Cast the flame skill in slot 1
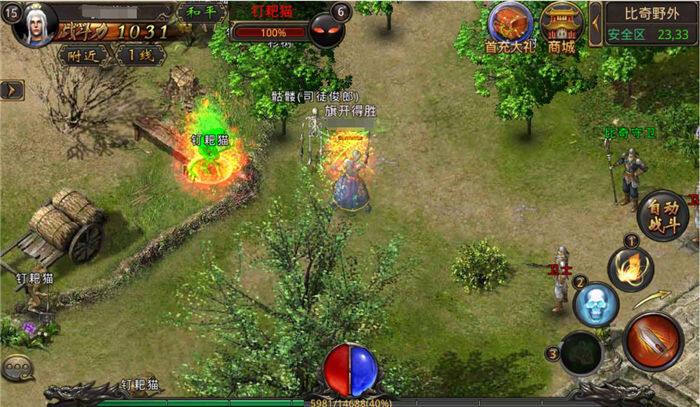 click(631, 268)
